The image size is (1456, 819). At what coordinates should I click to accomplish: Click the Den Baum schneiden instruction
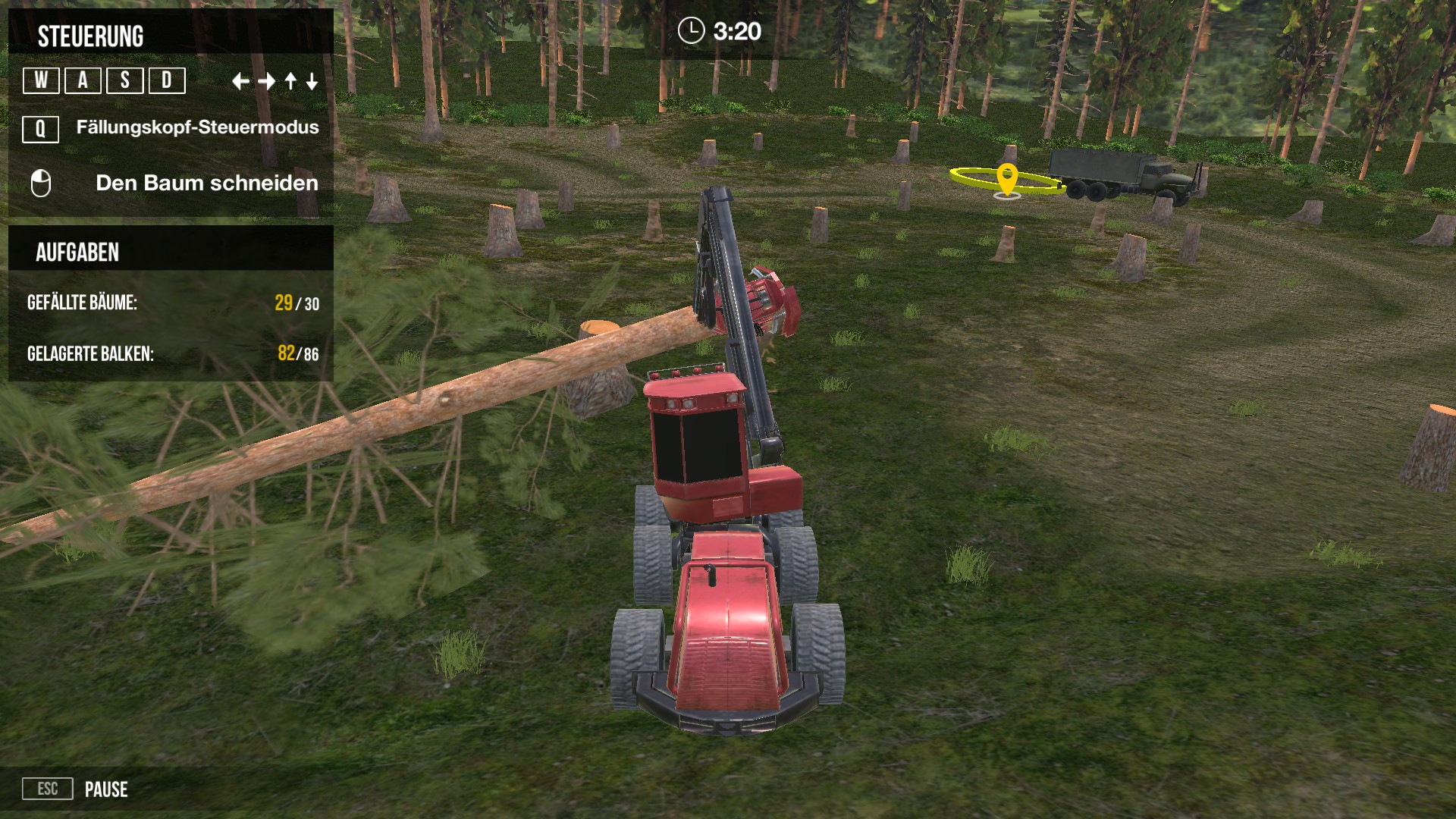(x=206, y=183)
